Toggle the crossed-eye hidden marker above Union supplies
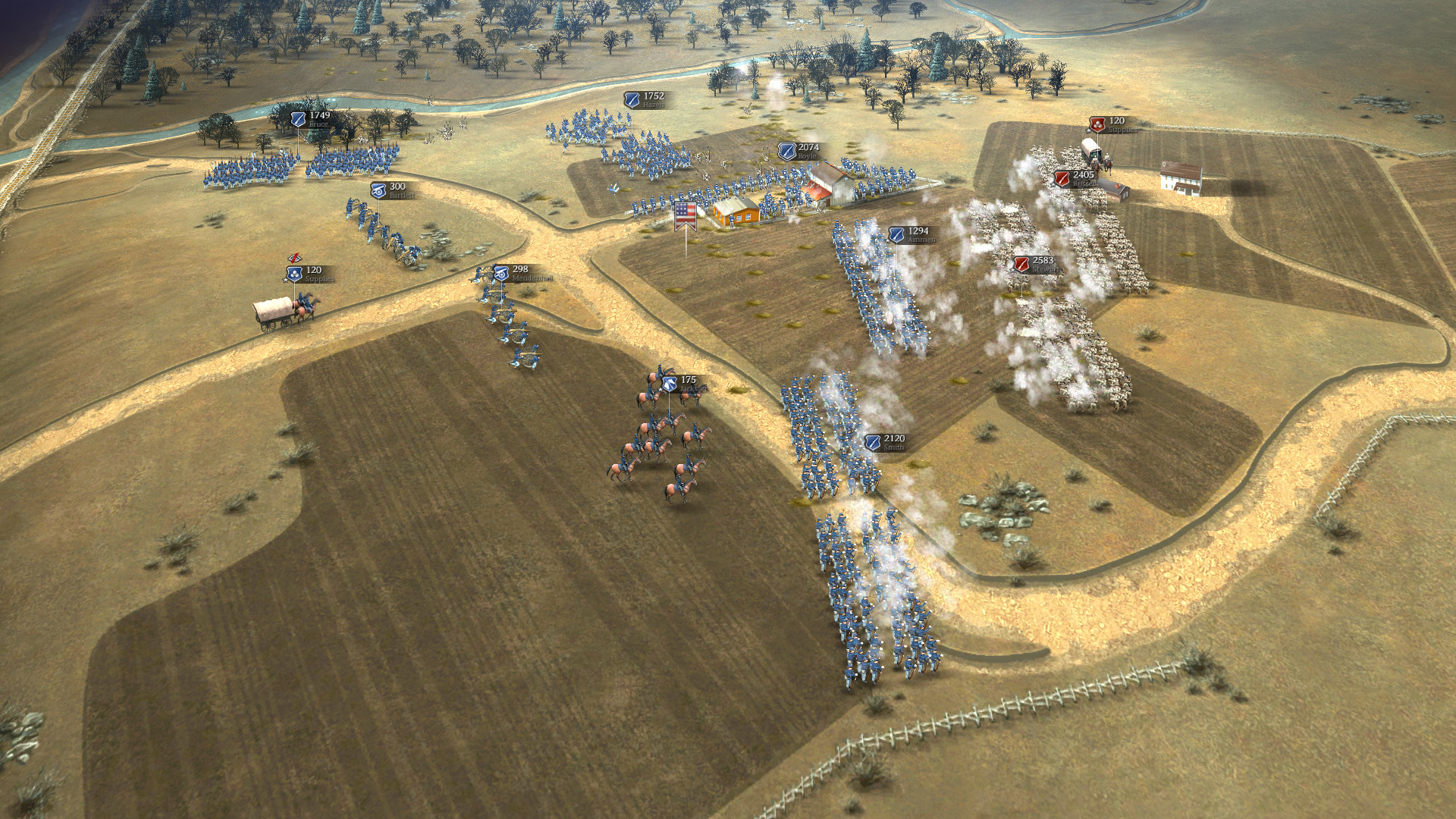This screenshot has height=819, width=1456. click(294, 258)
